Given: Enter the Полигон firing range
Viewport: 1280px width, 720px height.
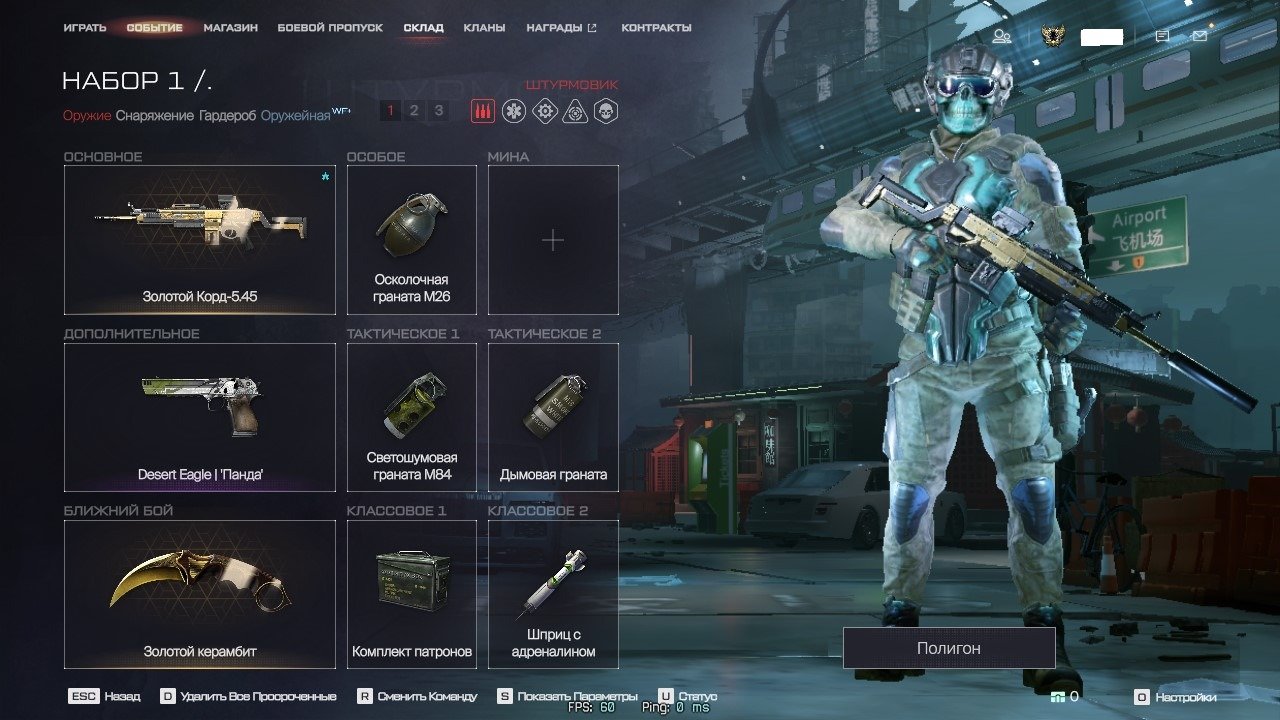Looking at the screenshot, I should point(949,648).
